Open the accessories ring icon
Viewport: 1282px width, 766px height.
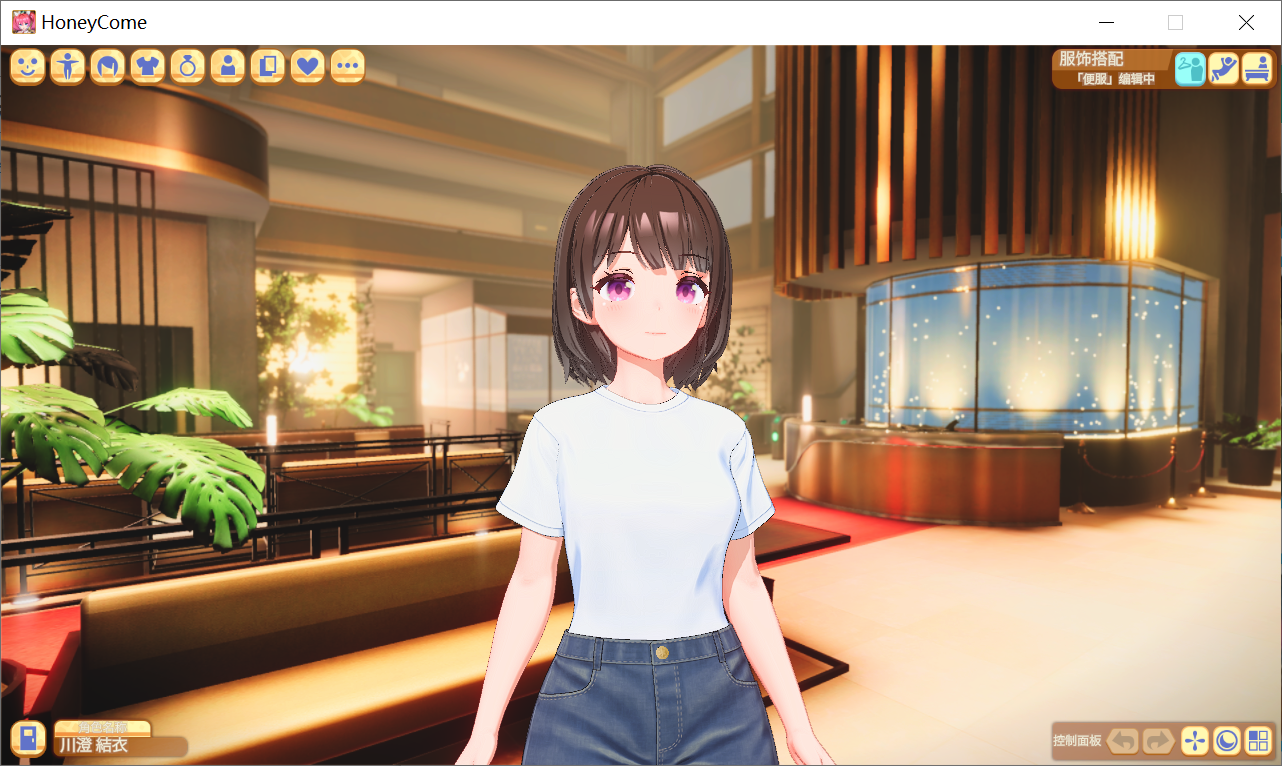coord(187,66)
